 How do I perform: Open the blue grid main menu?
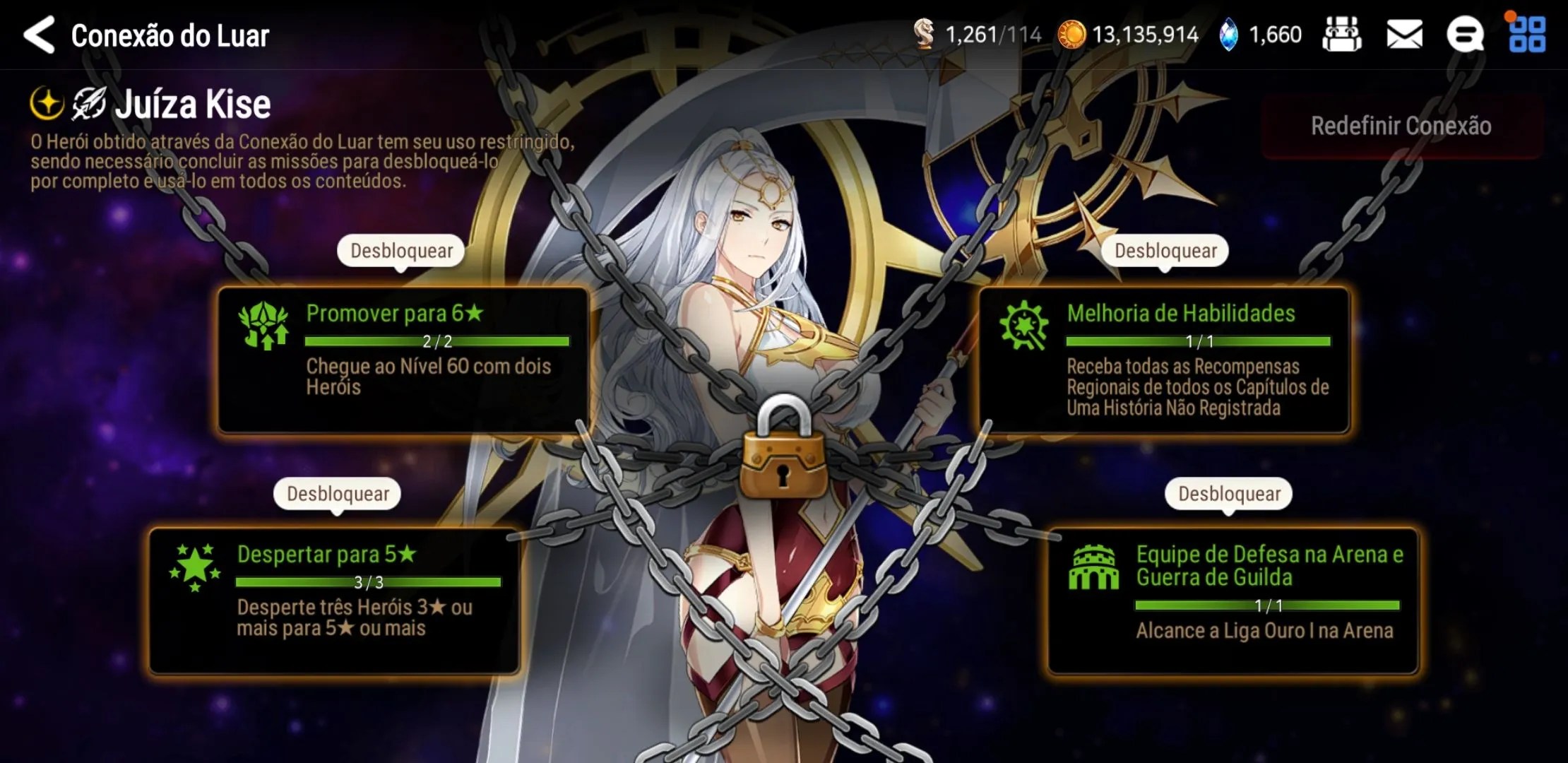(x=1527, y=35)
